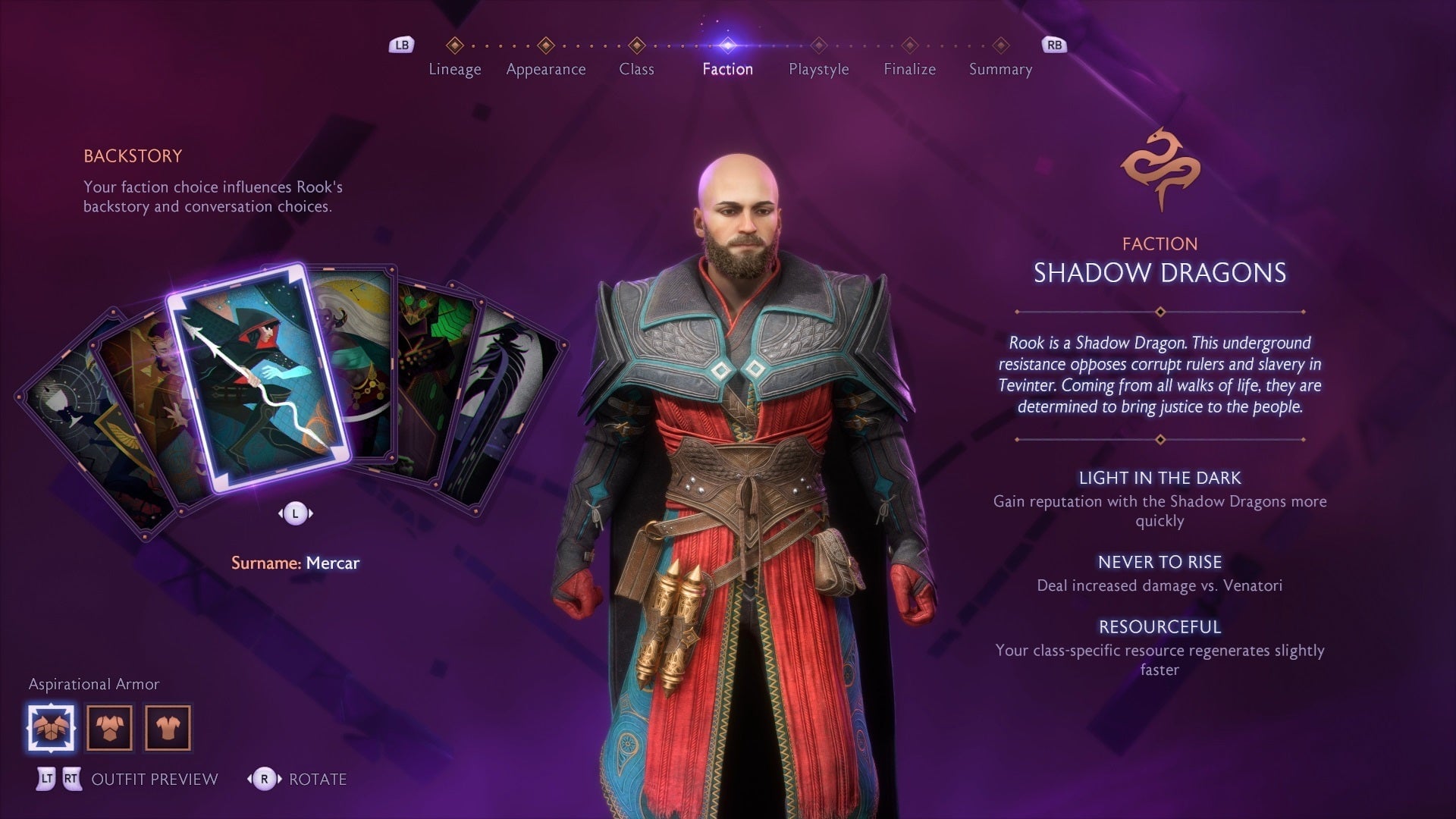Select the Faction diamond node on the progress track
The width and height of the screenshot is (1456, 819).
click(727, 45)
